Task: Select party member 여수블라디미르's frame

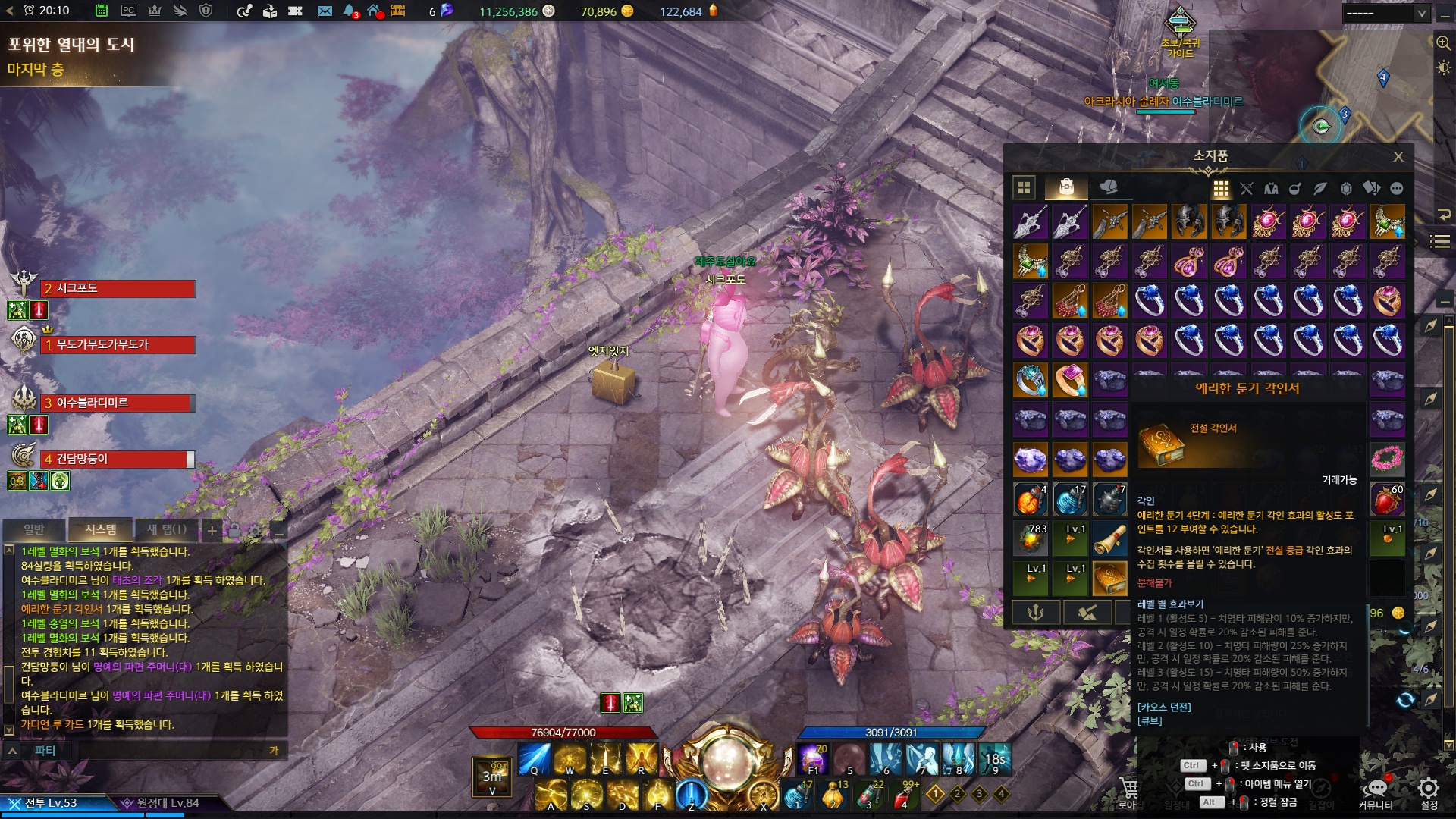Action: (x=118, y=403)
